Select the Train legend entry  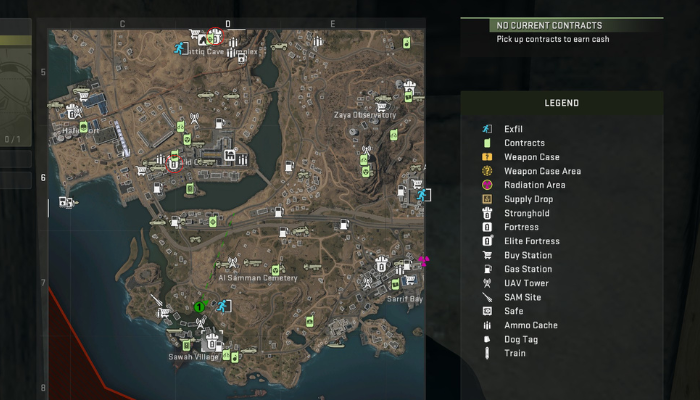[x=514, y=353]
